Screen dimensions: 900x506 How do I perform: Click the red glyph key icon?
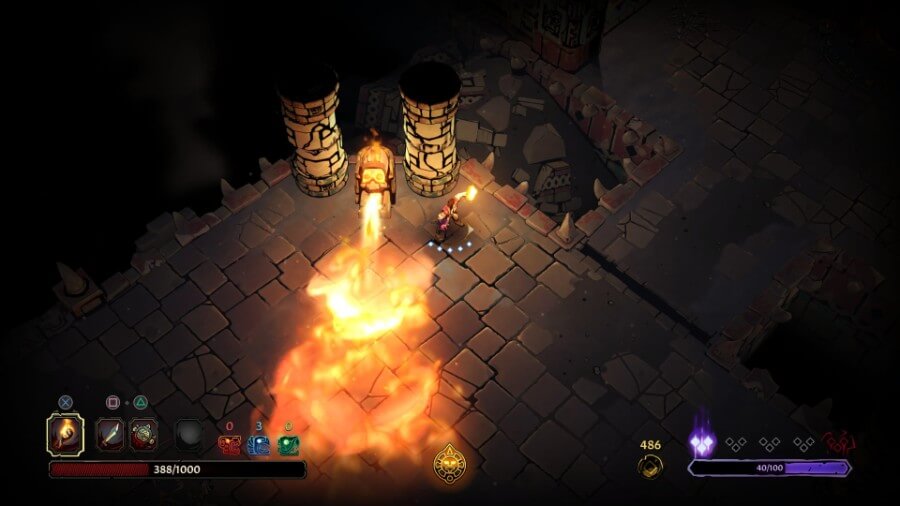tap(229, 446)
